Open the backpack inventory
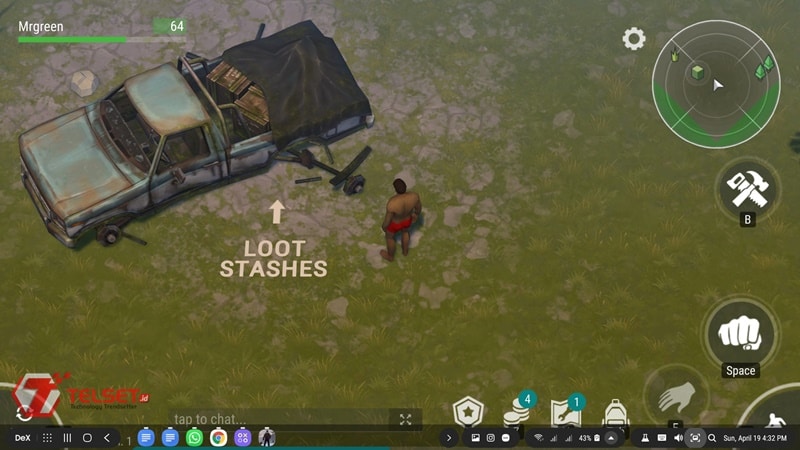This screenshot has width=800, height=450. pyautogui.click(x=616, y=412)
